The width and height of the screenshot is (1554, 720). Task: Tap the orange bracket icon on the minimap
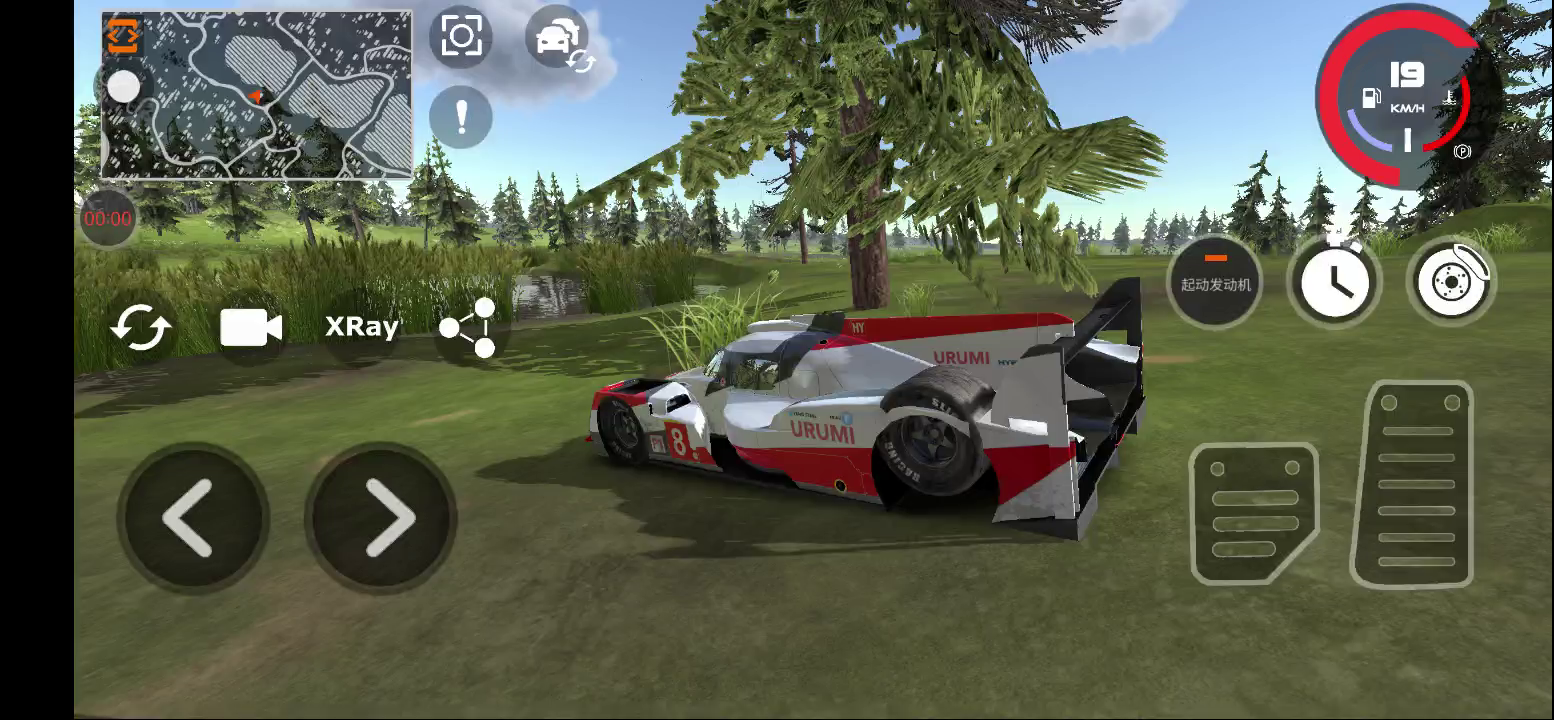[123, 35]
